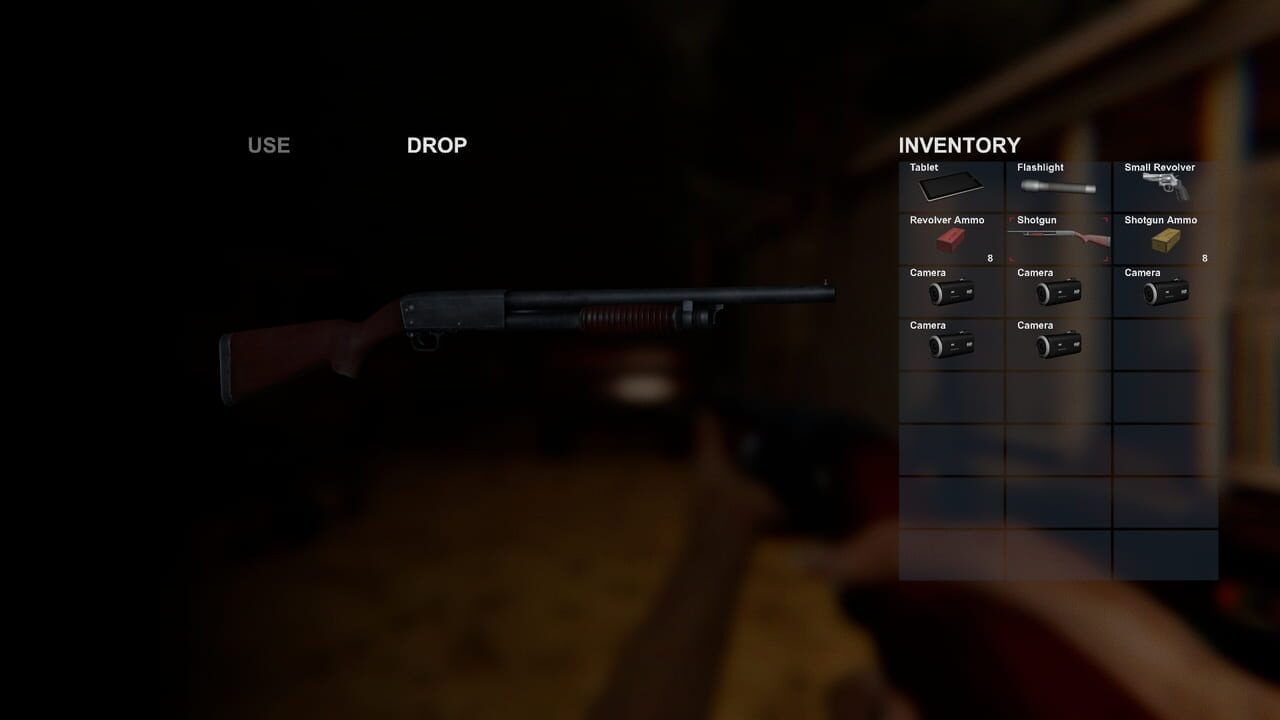Click the USE action

coord(267,145)
